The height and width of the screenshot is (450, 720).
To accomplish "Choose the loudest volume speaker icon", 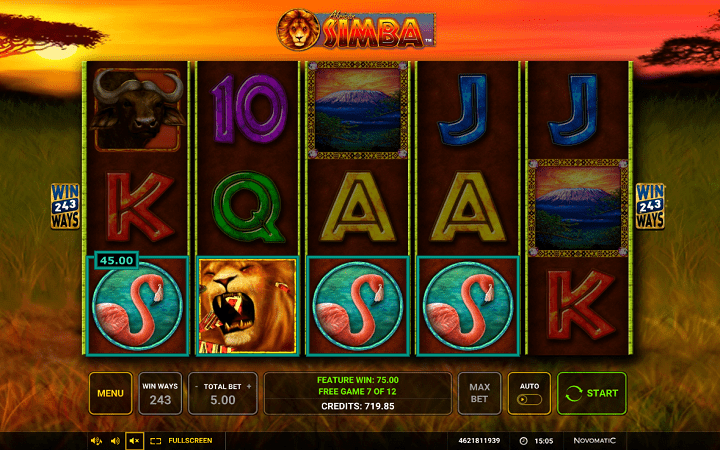I will [x=97, y=440].
